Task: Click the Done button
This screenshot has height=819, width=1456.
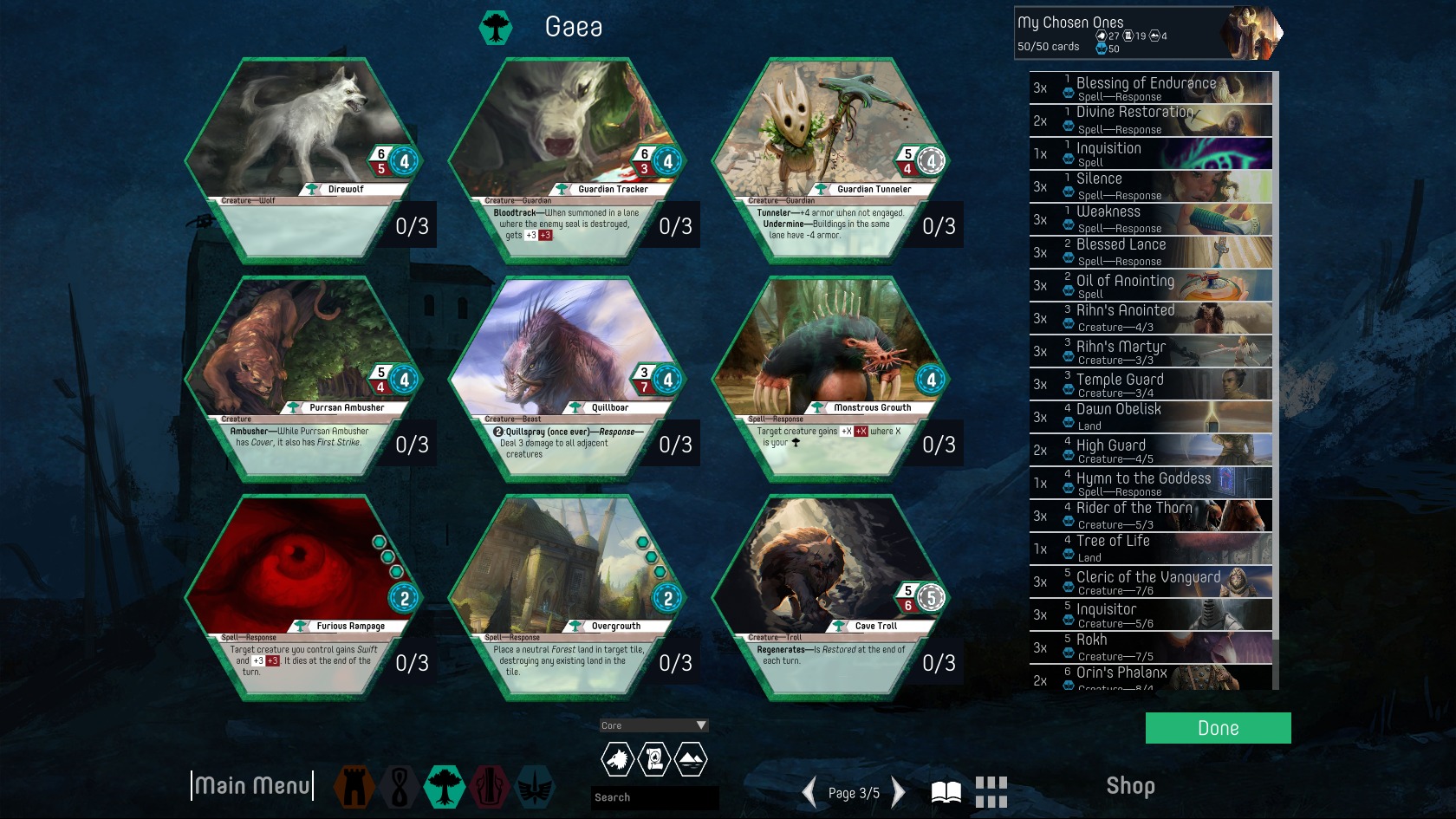Action: 1218,728
